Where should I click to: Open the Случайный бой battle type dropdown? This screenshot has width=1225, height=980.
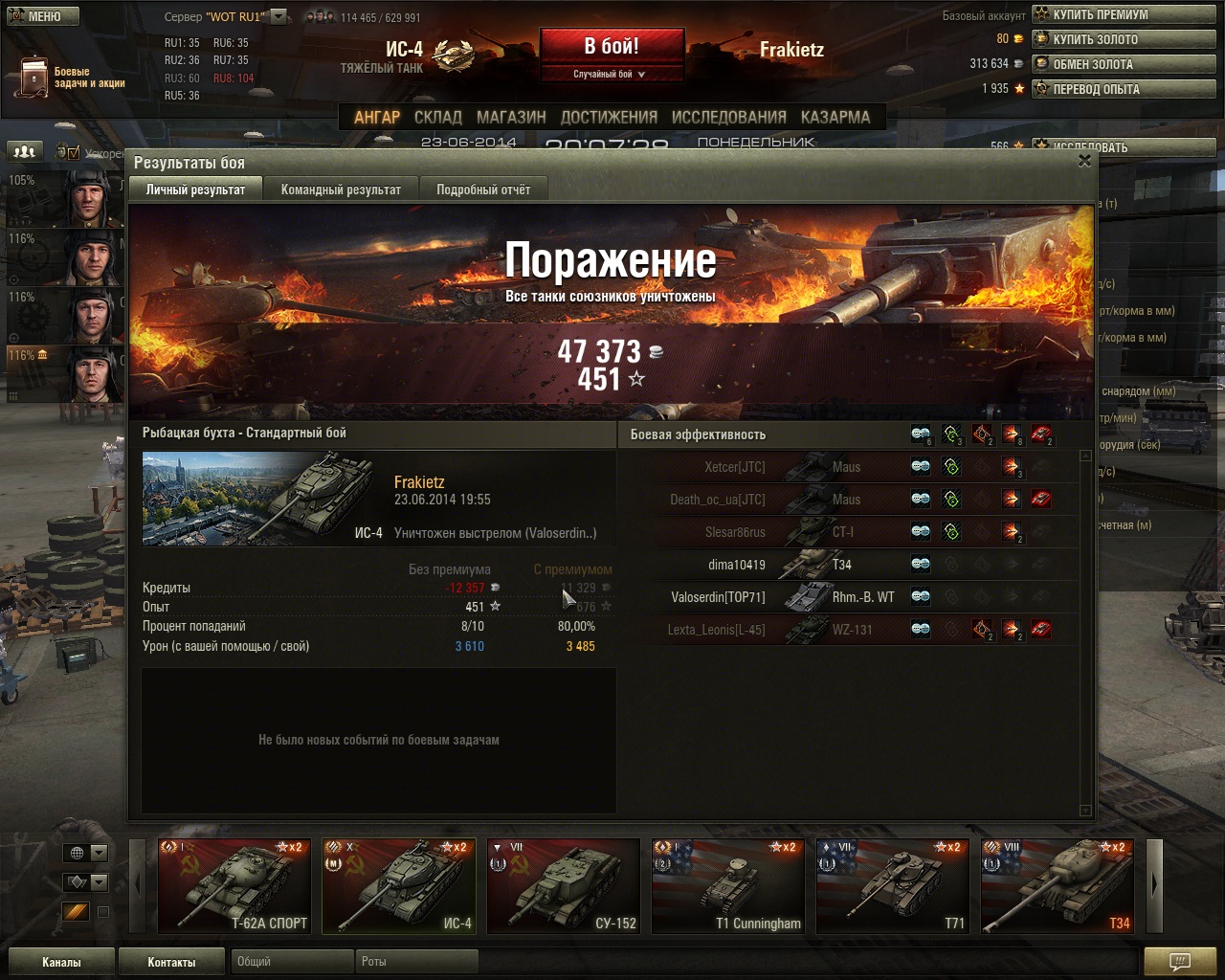click(x=611, y=74)
